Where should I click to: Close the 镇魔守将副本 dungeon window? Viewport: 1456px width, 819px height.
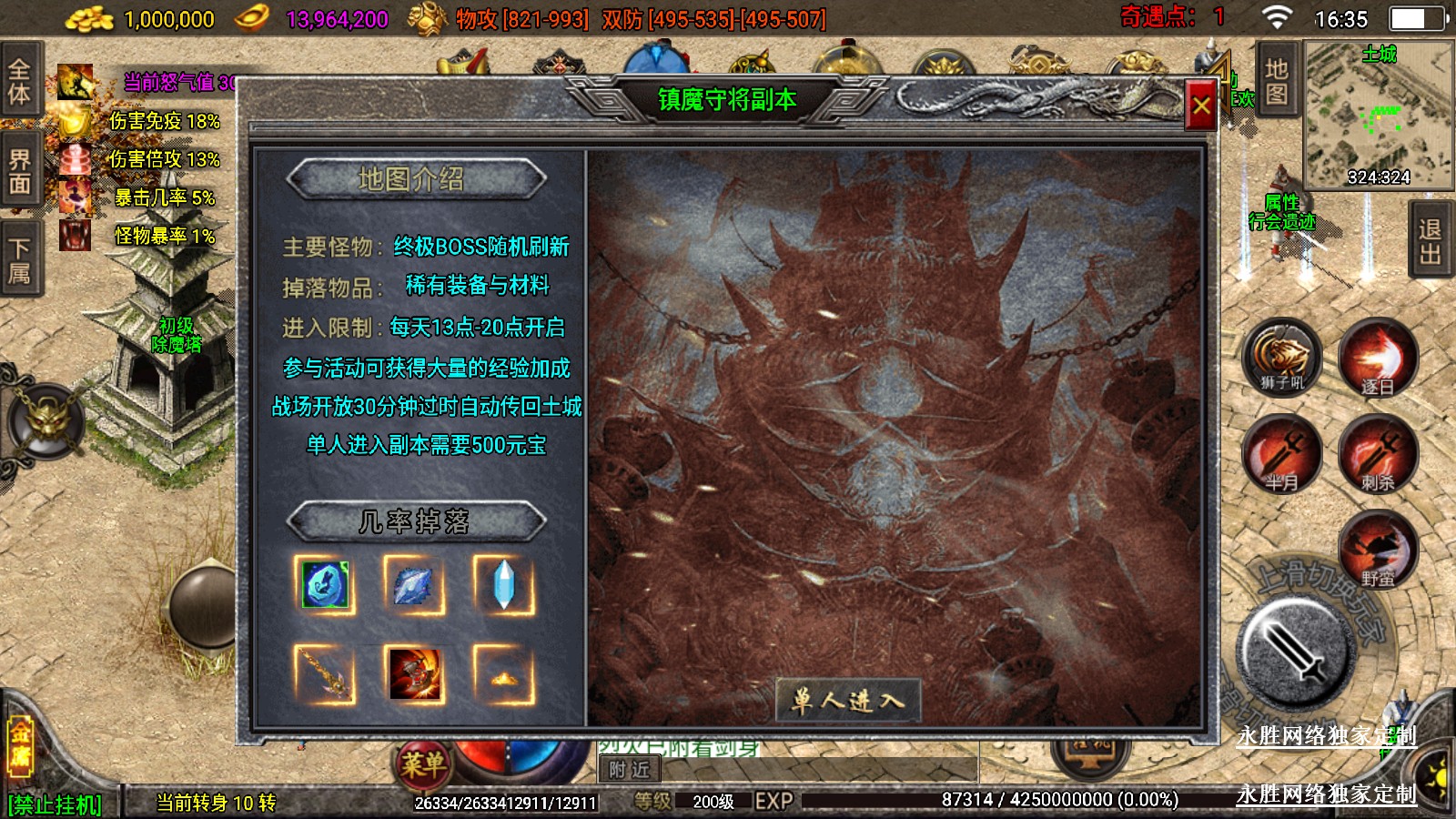click(x=1201, y=106)
